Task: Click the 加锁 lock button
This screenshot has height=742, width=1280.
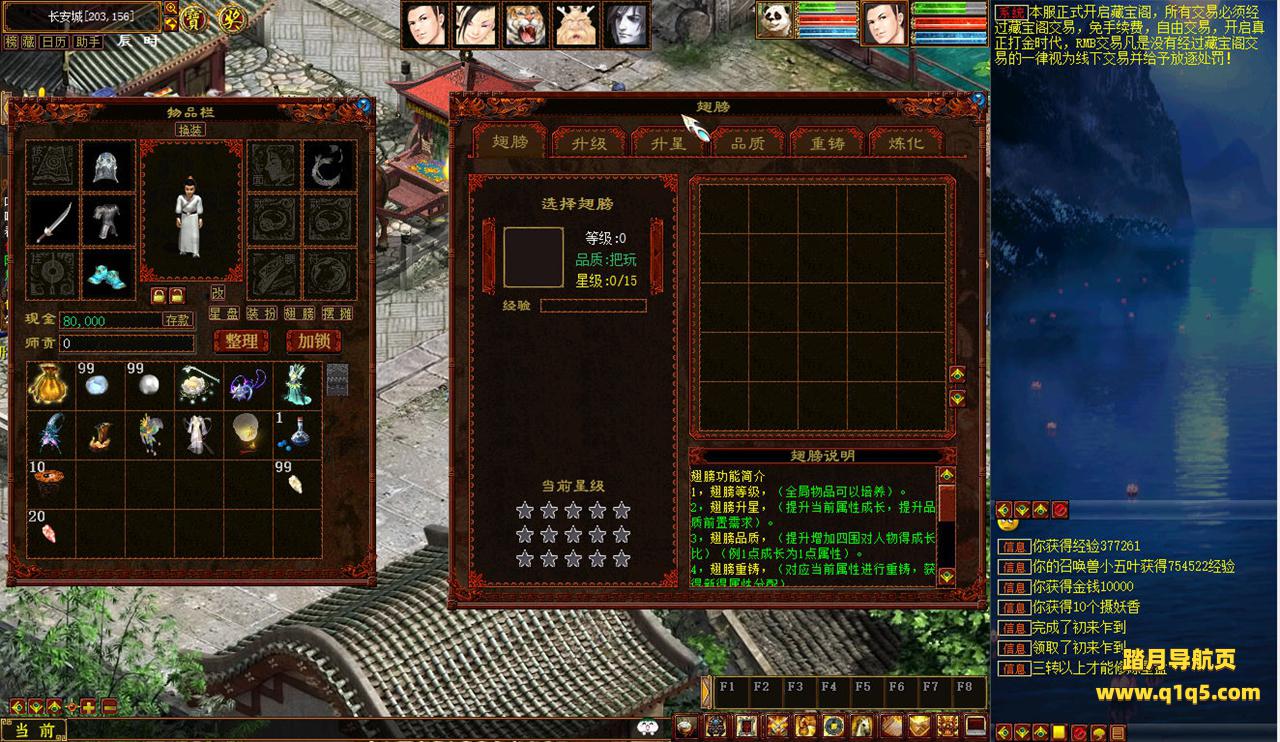Action: point(313,341)
